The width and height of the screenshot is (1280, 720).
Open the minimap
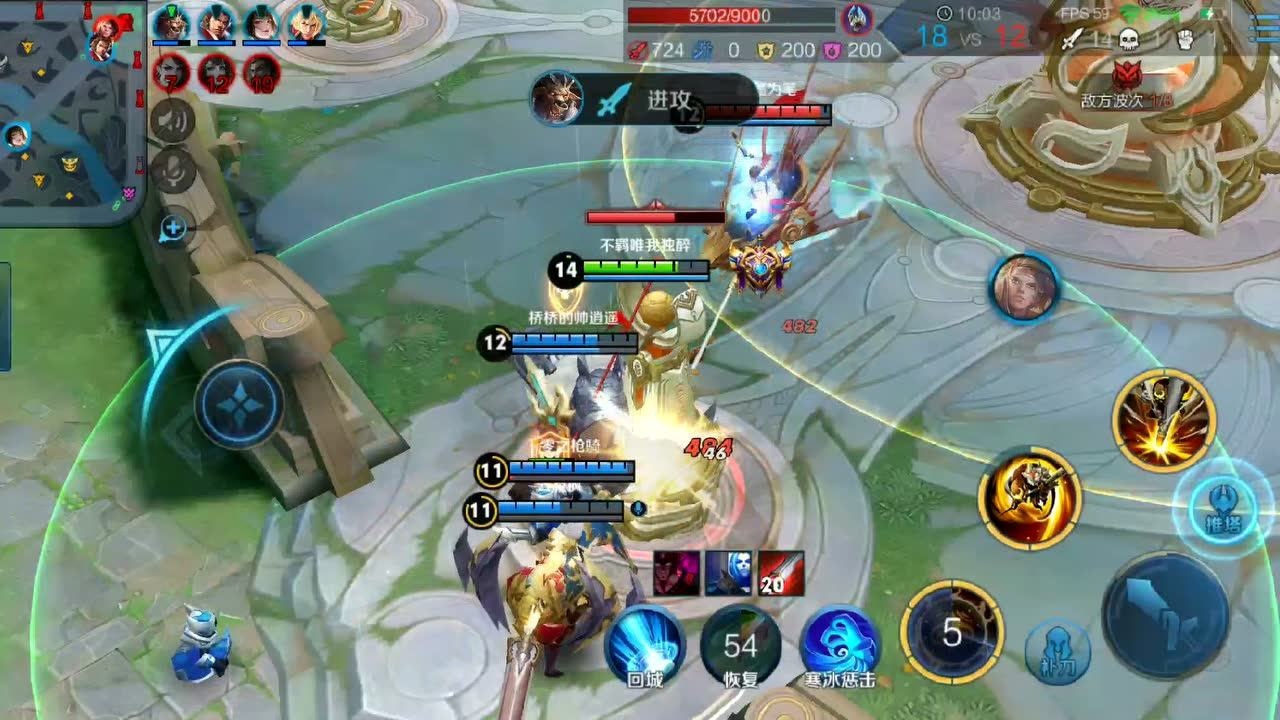[70, 110]
